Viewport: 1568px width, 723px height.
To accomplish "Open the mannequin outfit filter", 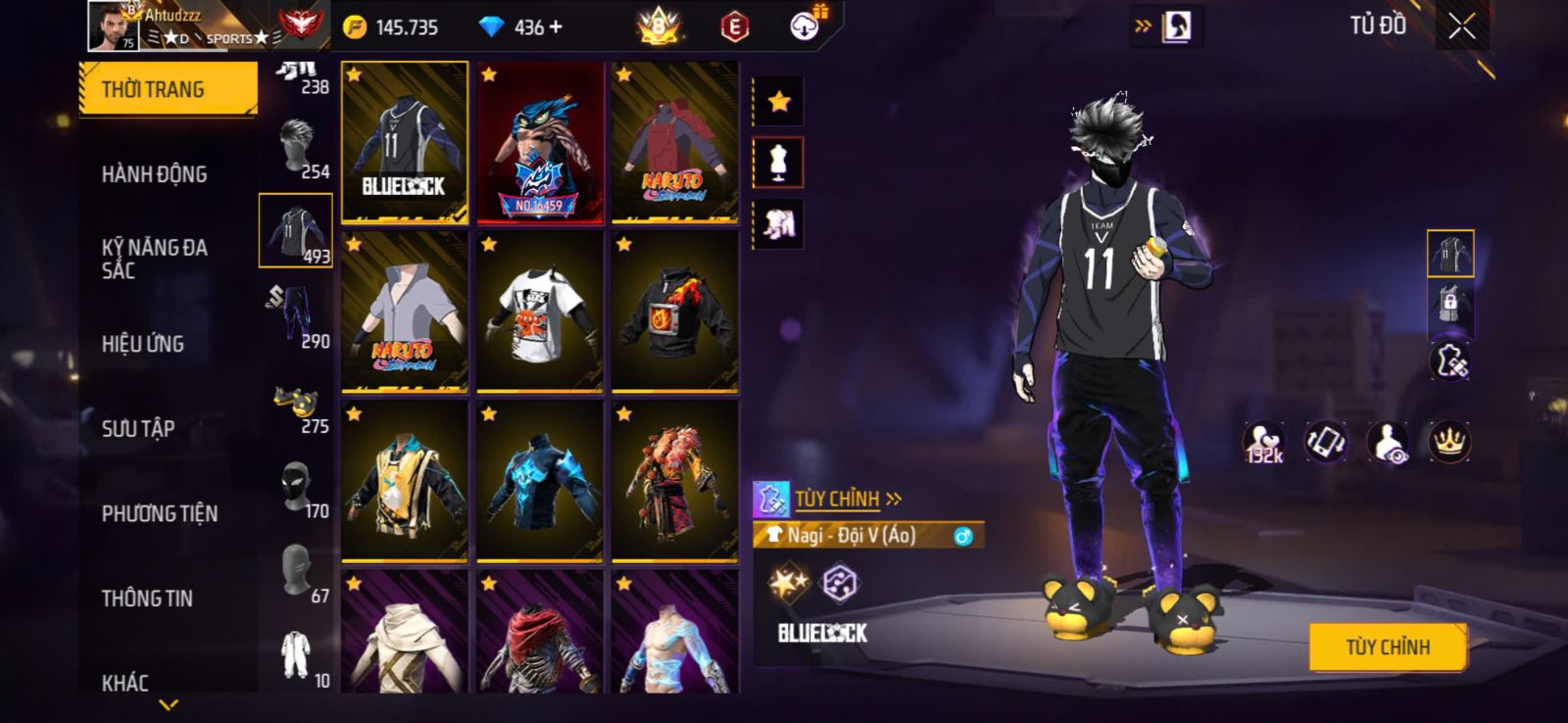I will point(778,163).
